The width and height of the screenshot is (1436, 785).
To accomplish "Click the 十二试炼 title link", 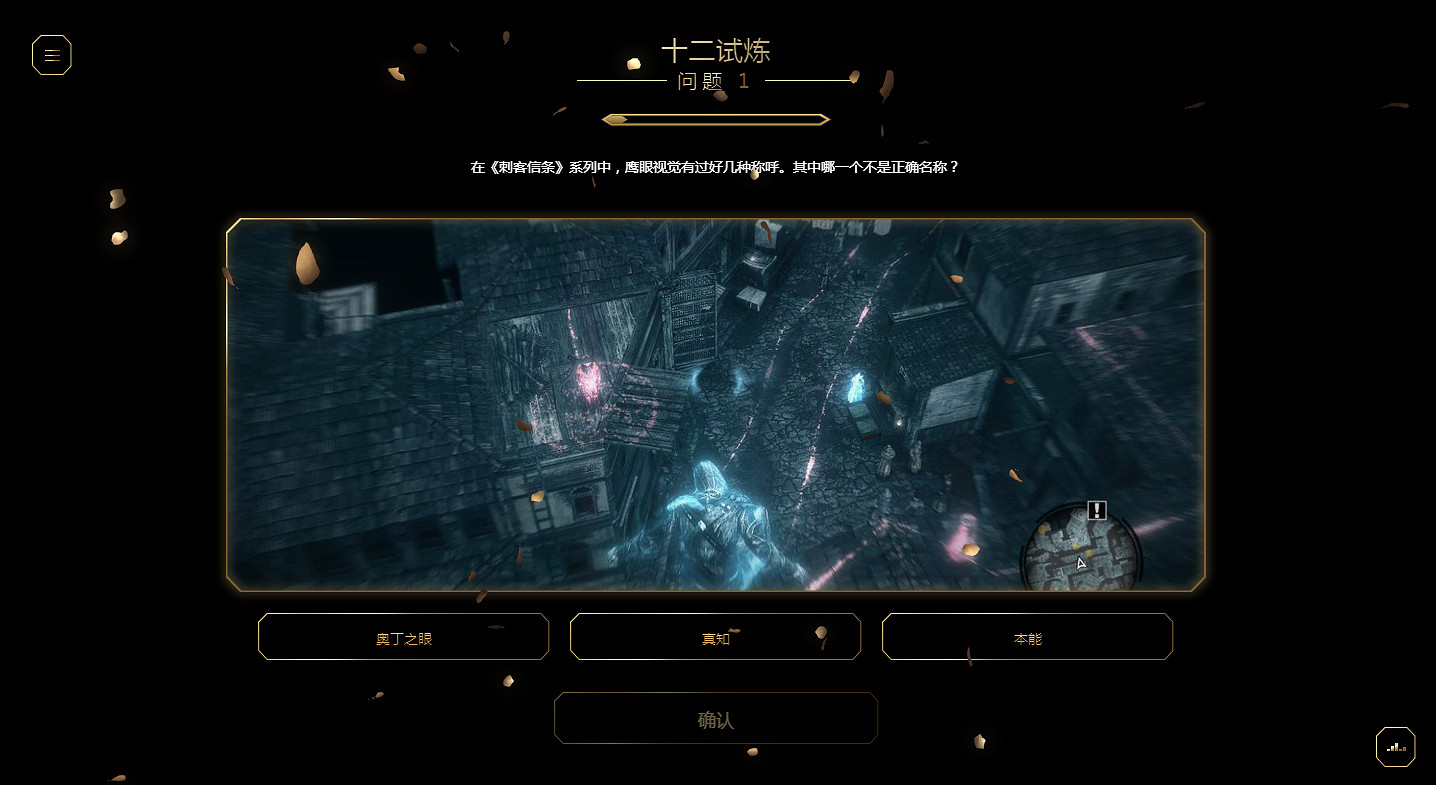I will click(x=716, y=50).
